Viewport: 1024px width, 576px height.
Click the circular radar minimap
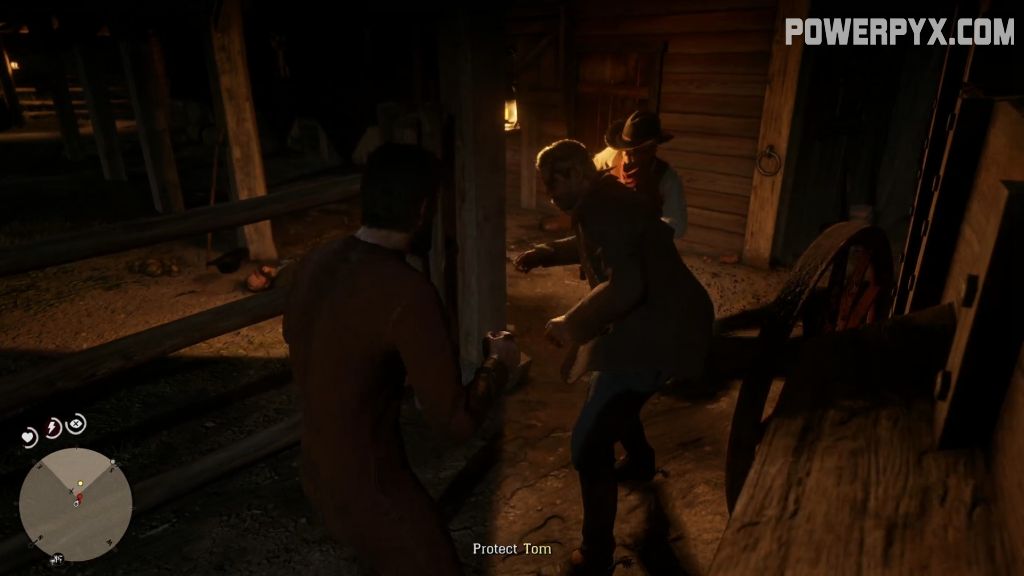coord(75,504)
